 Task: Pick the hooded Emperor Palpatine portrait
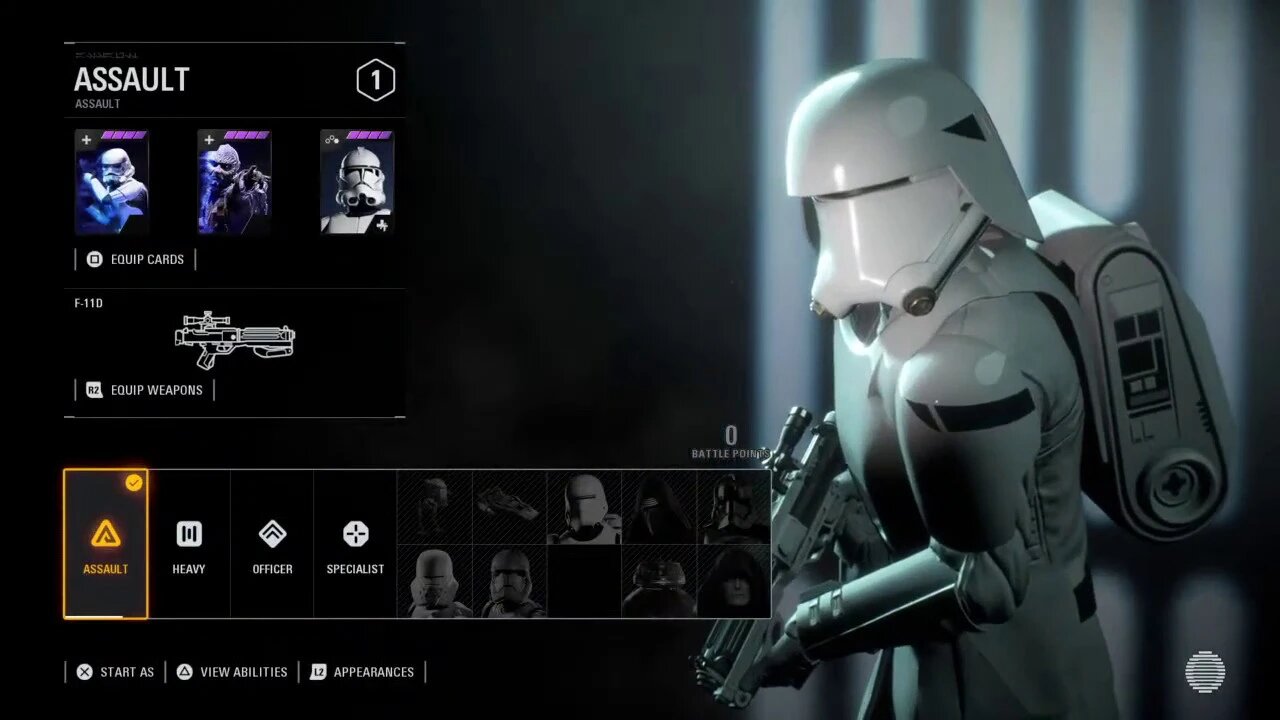pyautogui.click(x=734, y=581)
